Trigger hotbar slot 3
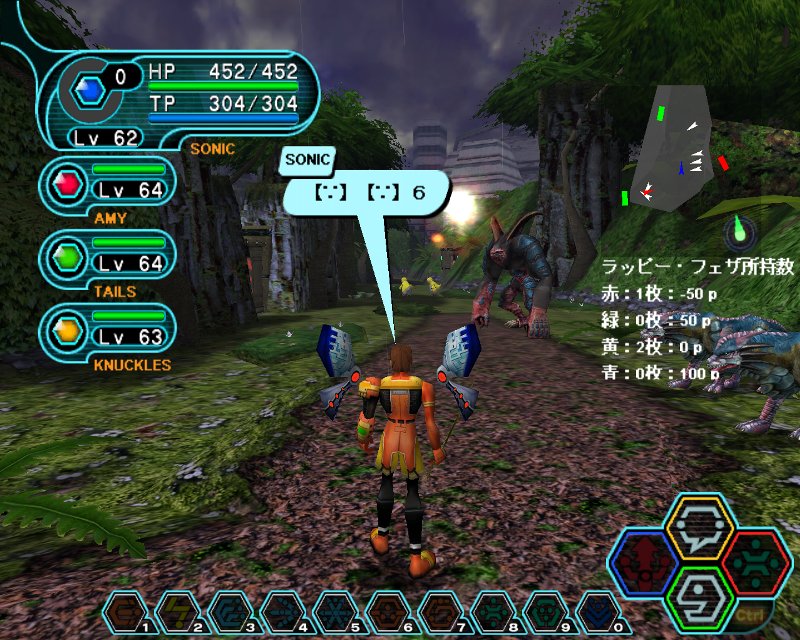 [x=231, y=612]
